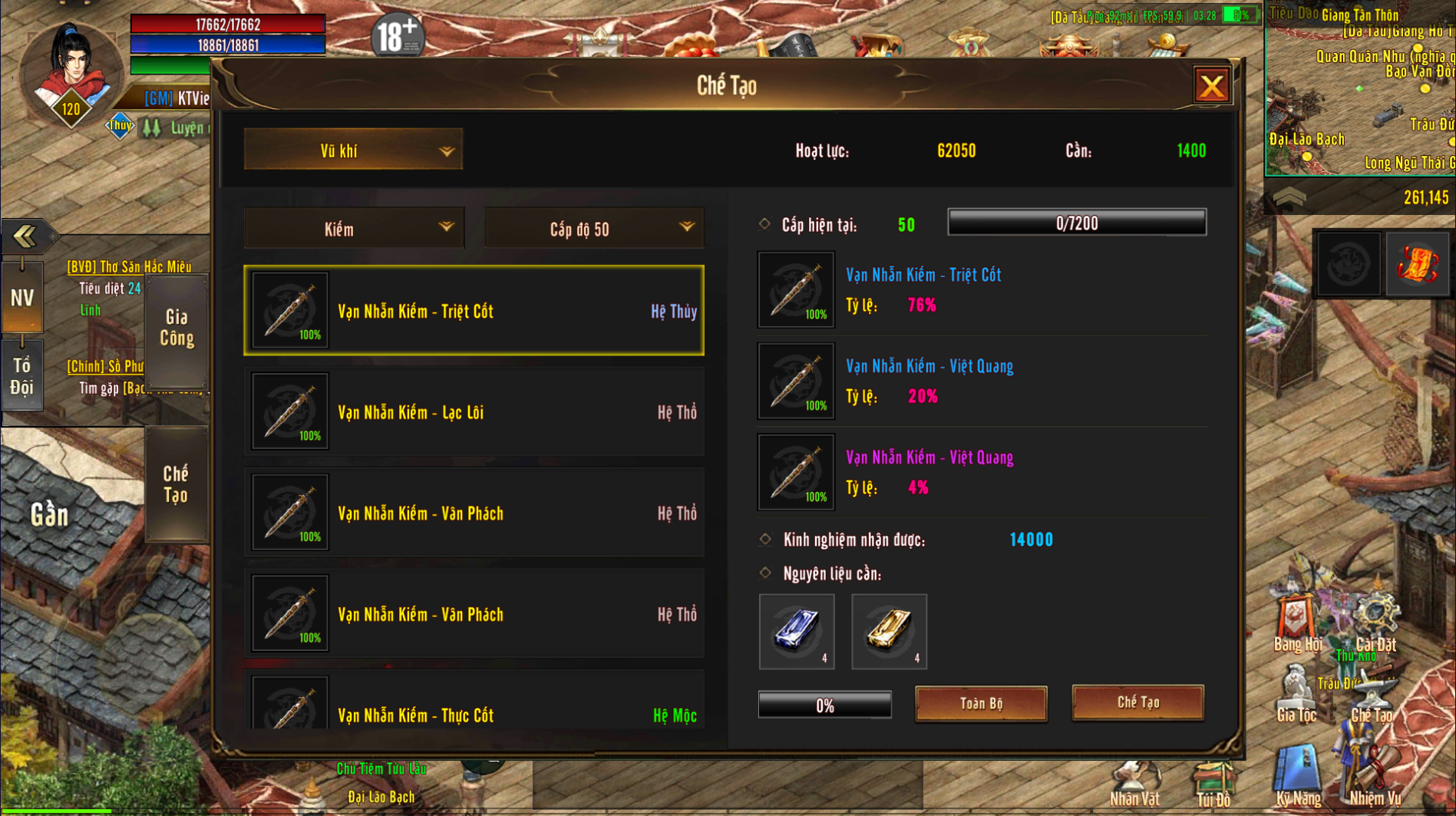1456x816 pixels.
Task: Close the Chế Tạo crafting window
Action: 1212,86
